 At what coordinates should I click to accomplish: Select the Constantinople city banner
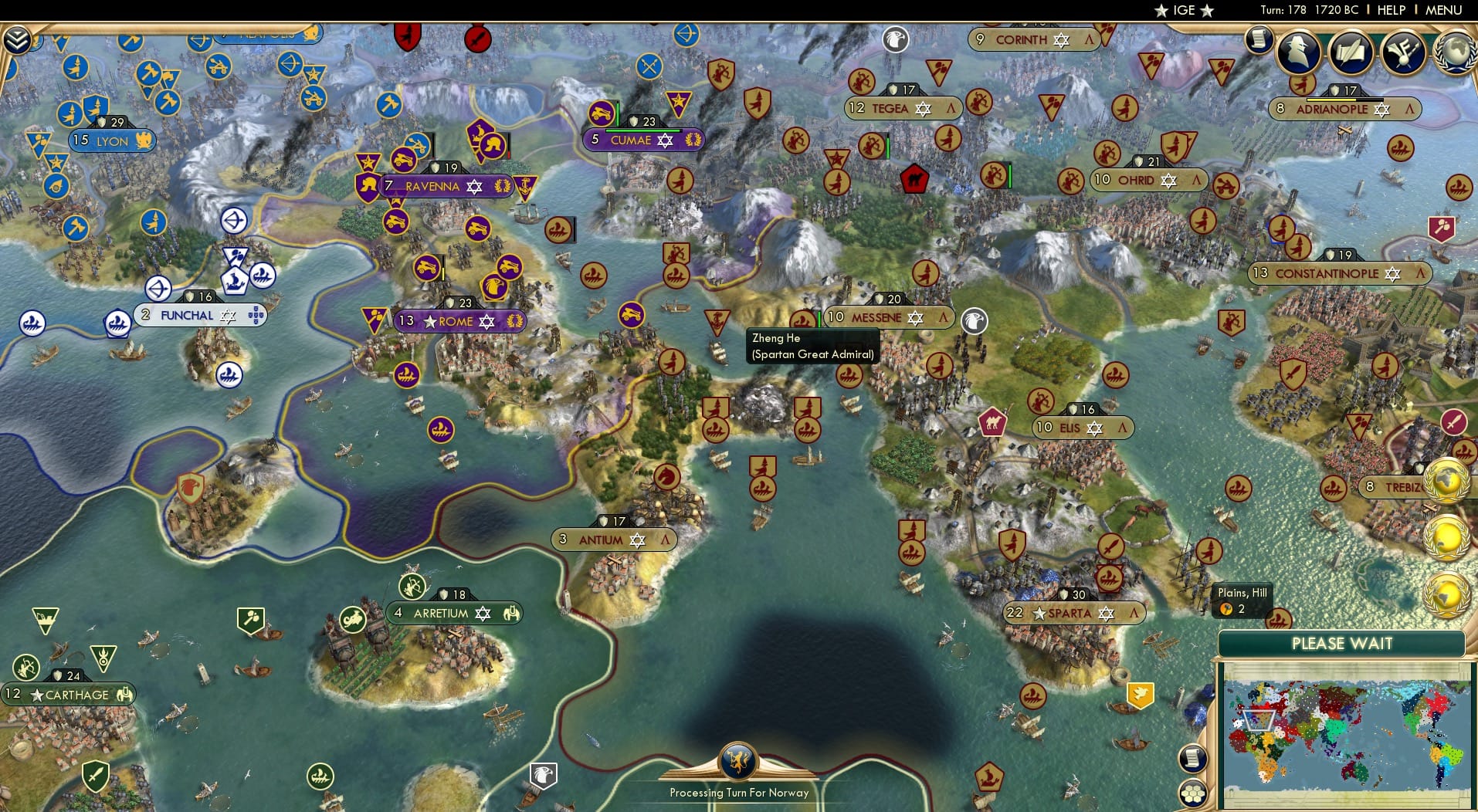click(x=1328, y=273)
